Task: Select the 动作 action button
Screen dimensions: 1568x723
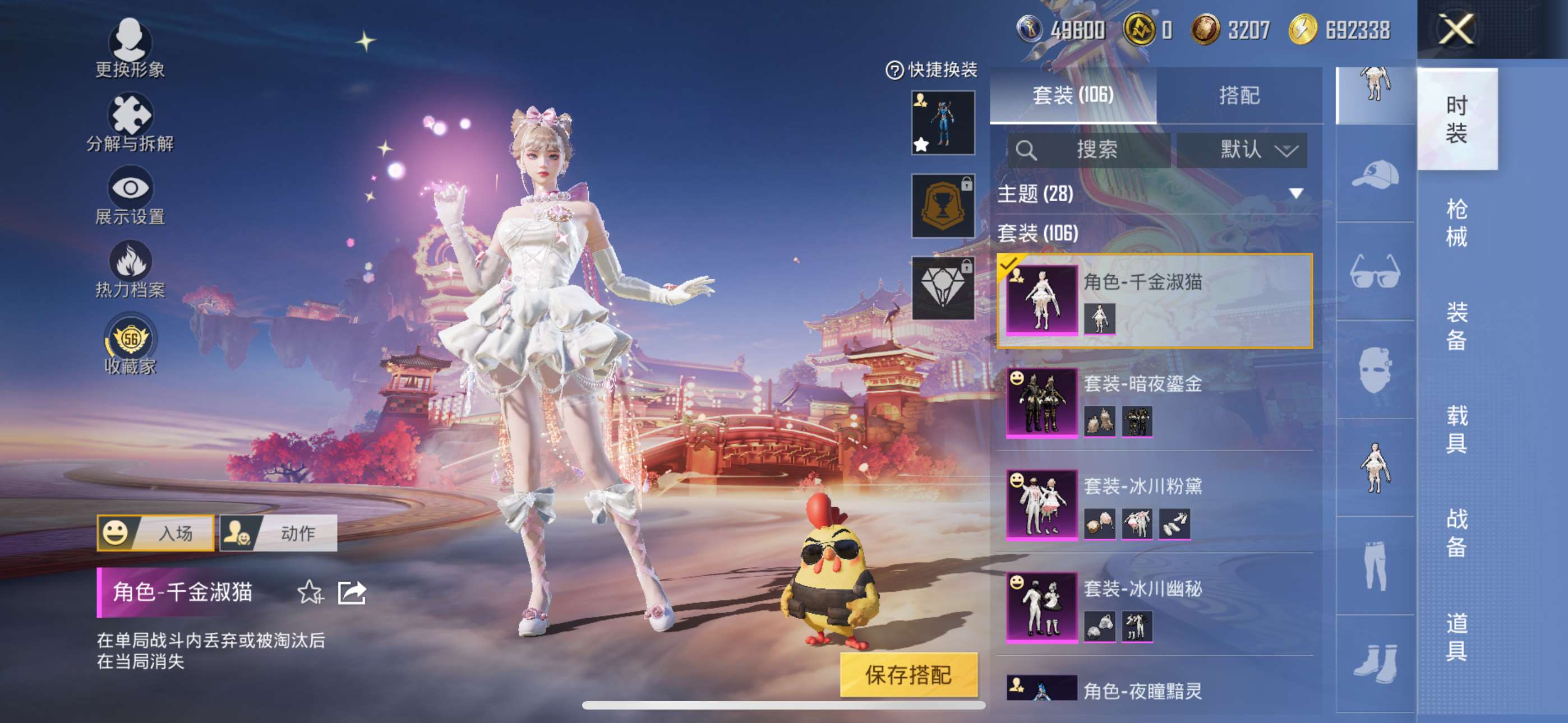Action: point(278,532)
